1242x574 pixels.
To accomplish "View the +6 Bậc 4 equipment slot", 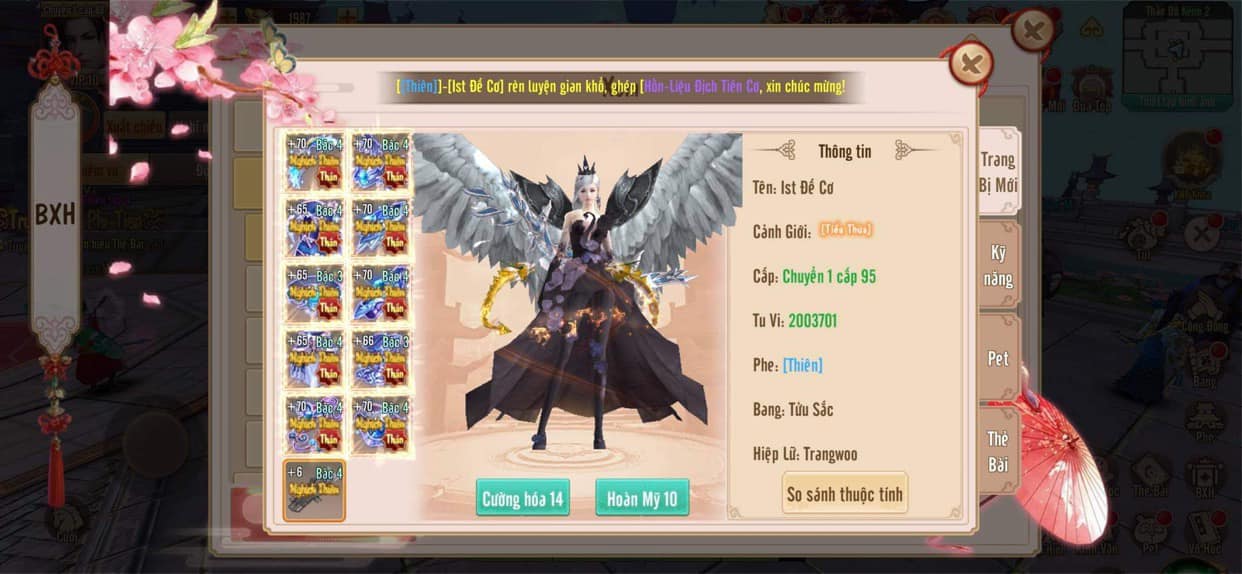I will point(315,490).
